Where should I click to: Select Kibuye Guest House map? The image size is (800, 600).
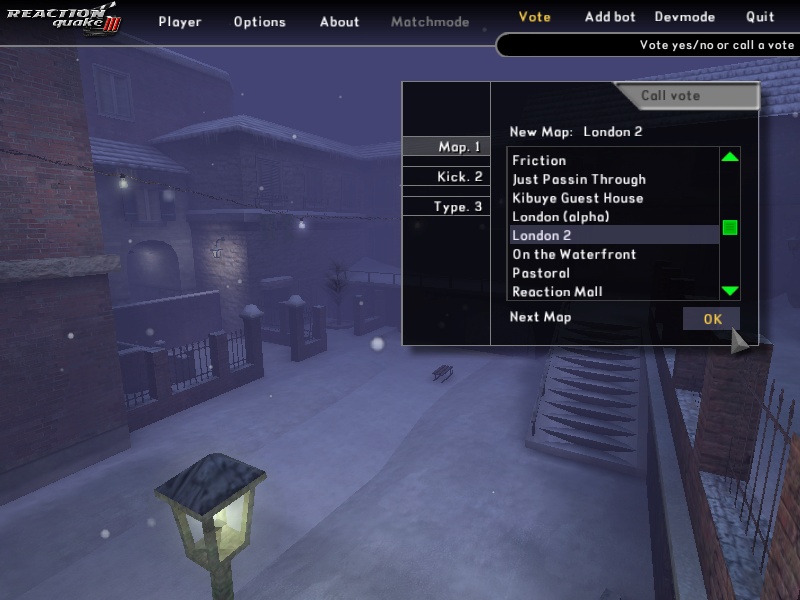point(578,198)
